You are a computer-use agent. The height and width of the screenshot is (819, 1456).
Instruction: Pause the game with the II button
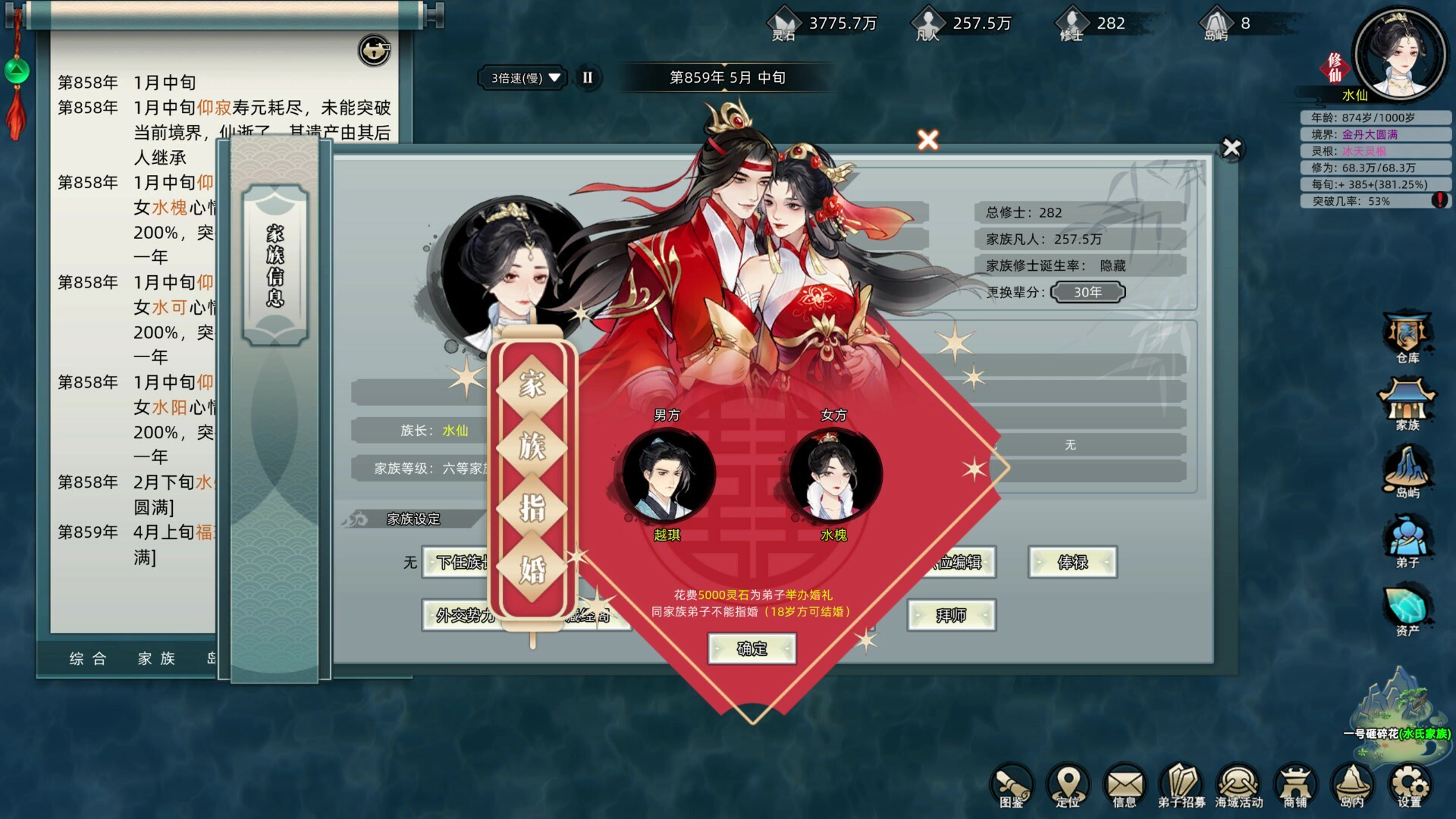(586, 78)
